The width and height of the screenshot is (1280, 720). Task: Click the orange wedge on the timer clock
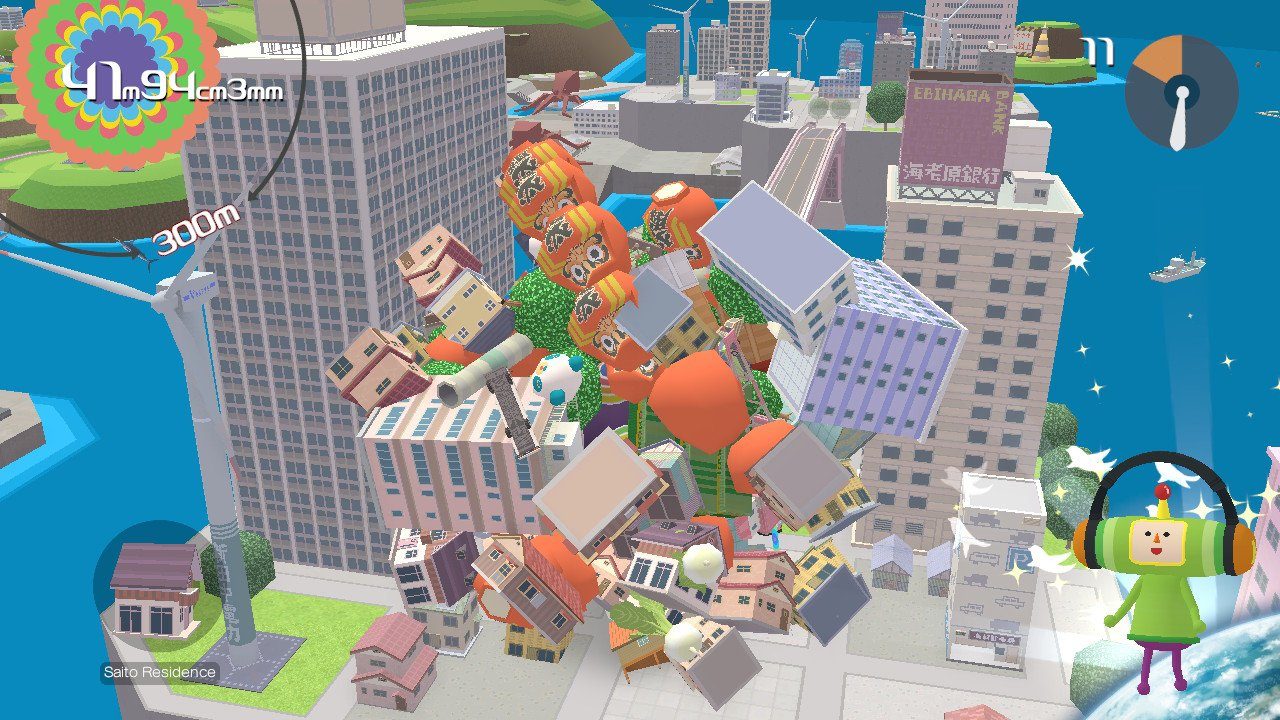tap(1160, 55)
